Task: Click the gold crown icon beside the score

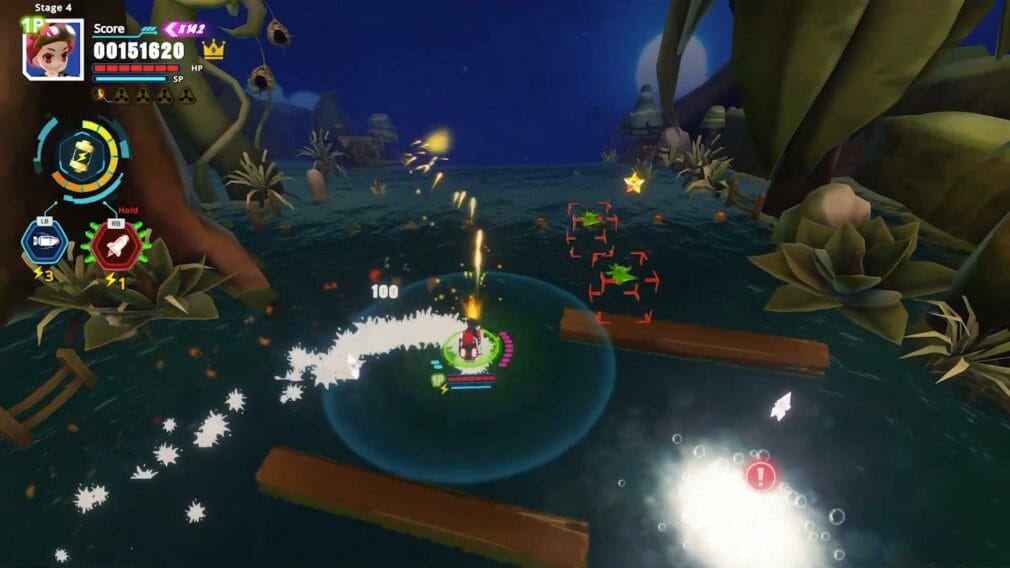Action: pyautogui.click(x=213, y=50)
